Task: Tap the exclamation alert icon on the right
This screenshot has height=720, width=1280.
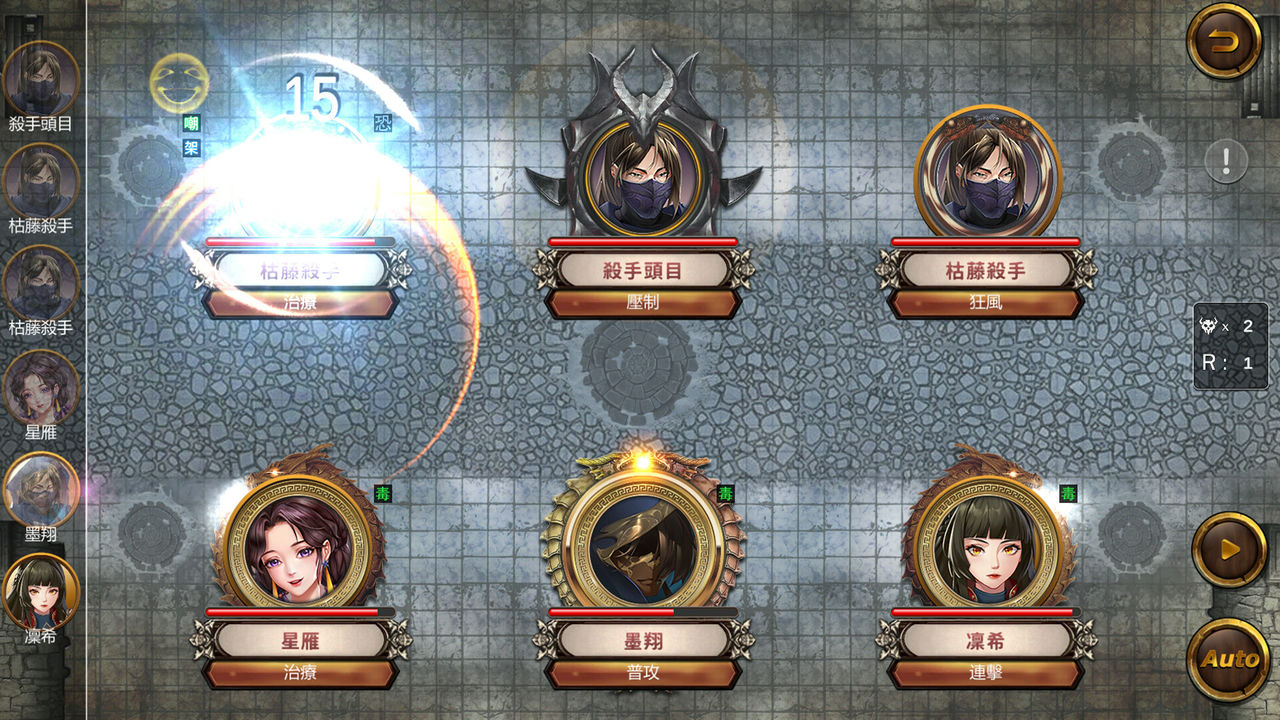Action: 1225,160
